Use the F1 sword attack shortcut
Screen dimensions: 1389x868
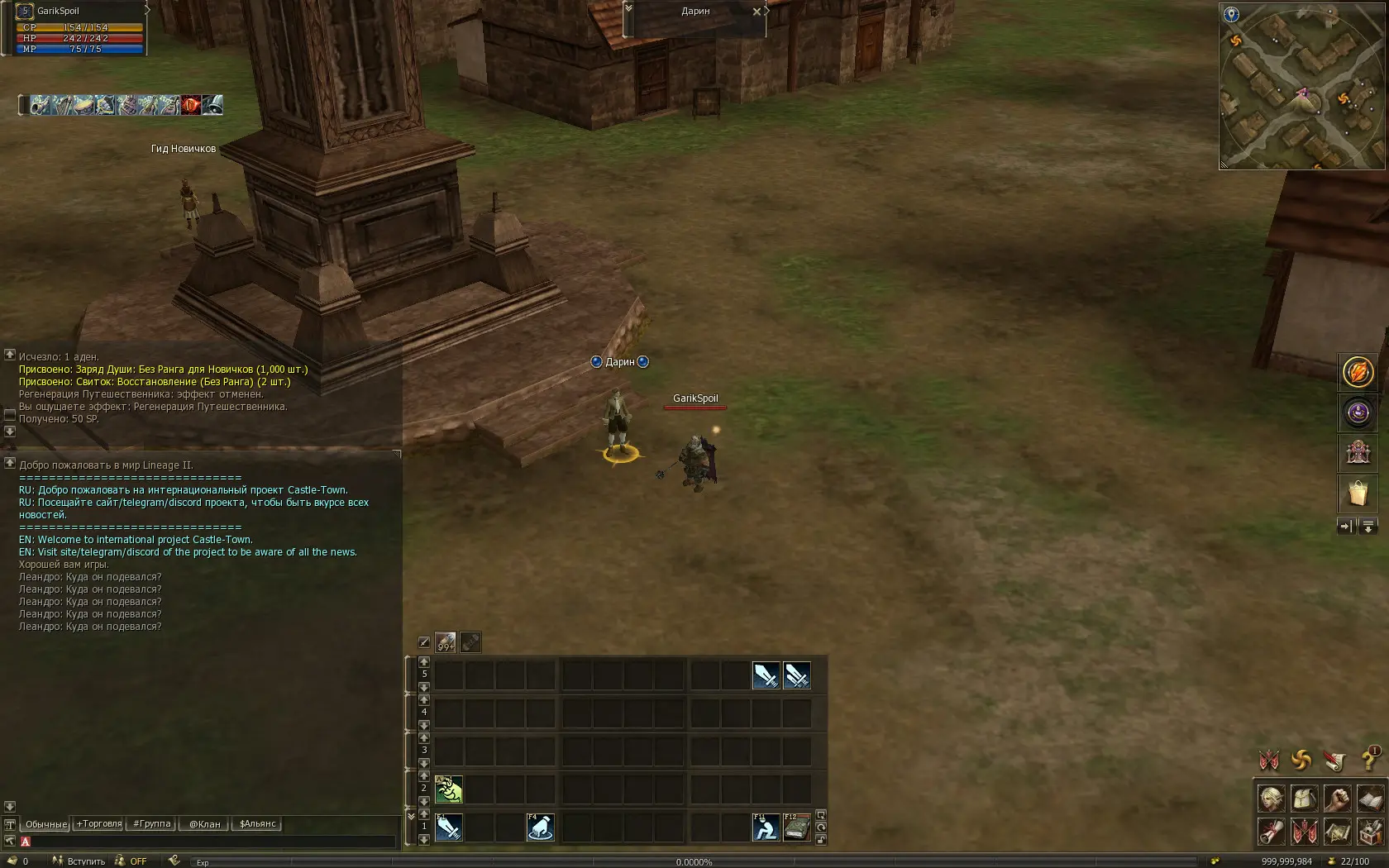(x=449, y=827)
